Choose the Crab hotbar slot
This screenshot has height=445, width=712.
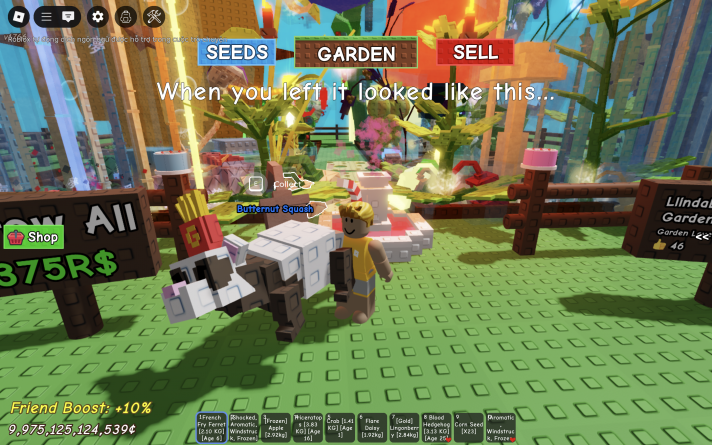click(340, 427)
